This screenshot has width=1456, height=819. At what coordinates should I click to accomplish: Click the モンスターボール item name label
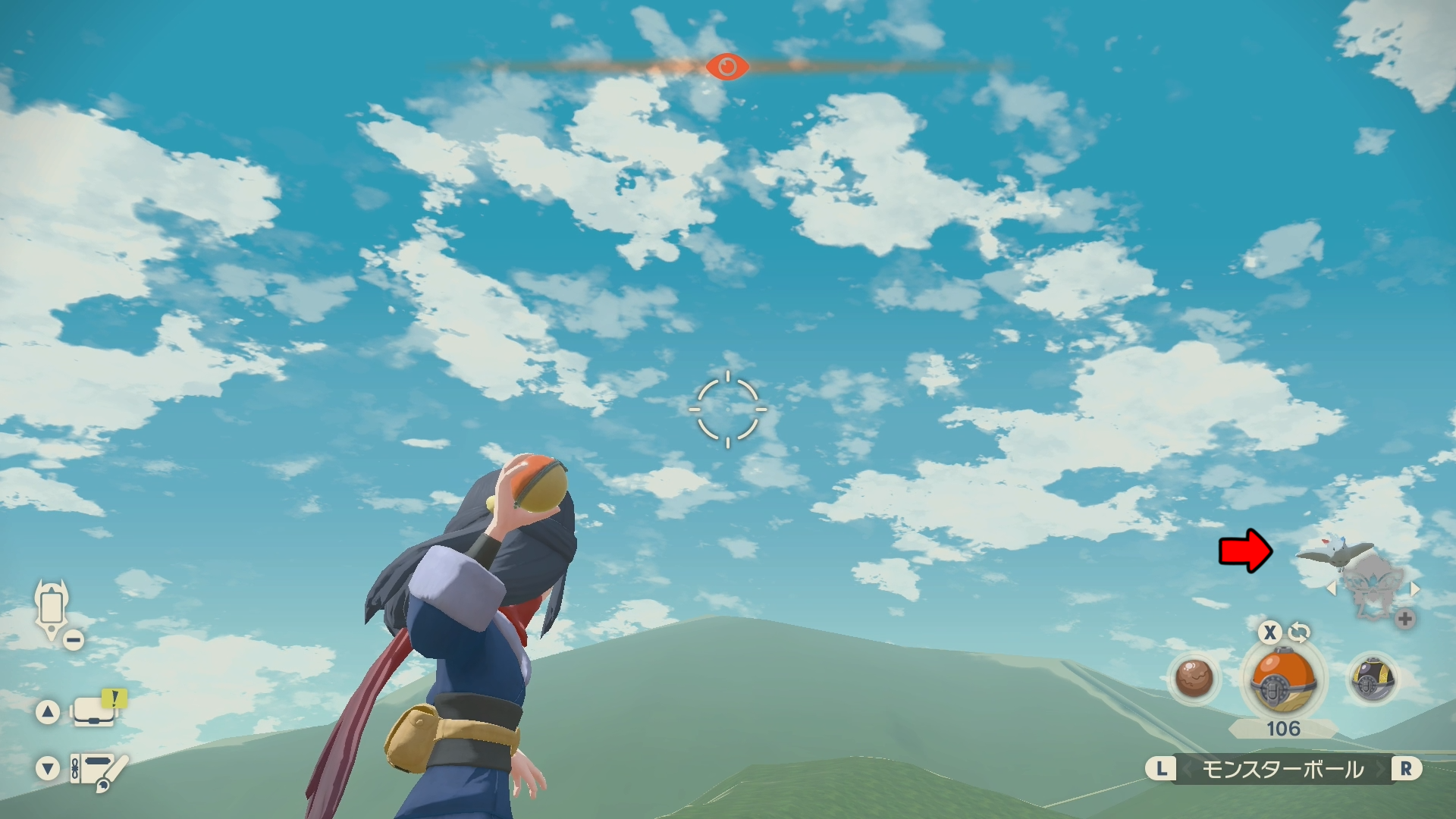1283,770
